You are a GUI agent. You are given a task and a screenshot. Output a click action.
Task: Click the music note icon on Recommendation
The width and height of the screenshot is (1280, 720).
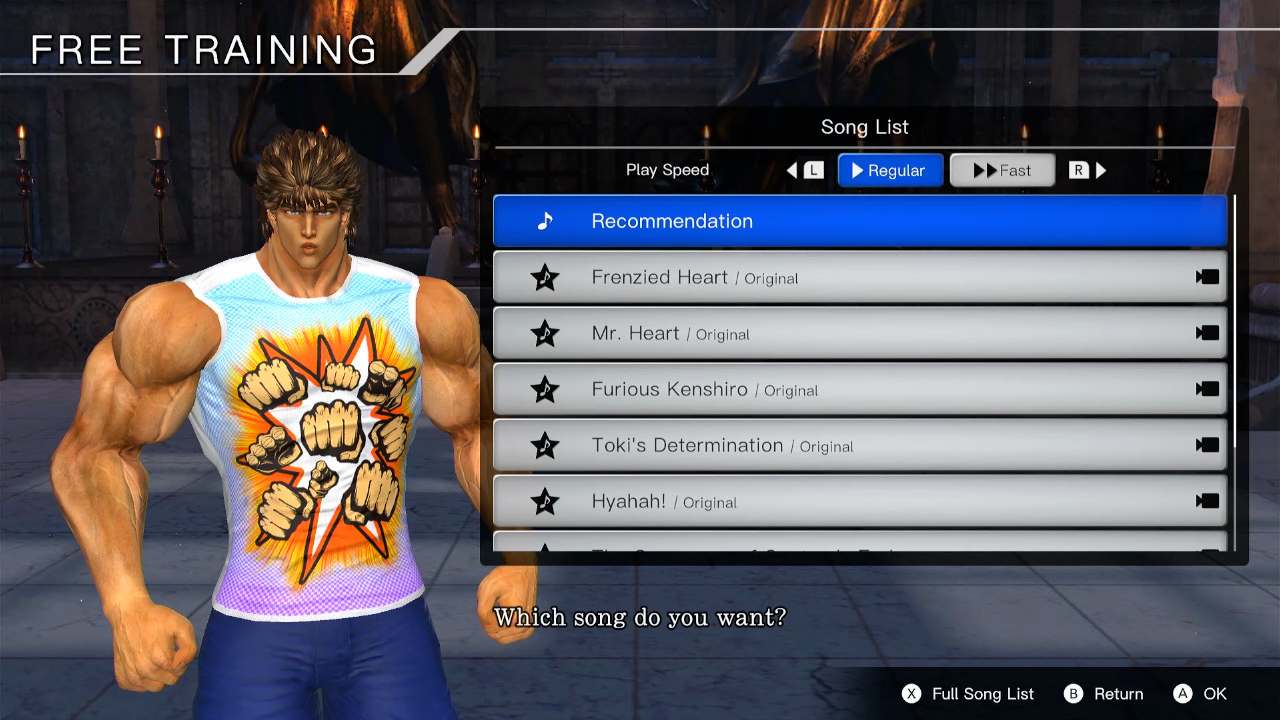545,221
